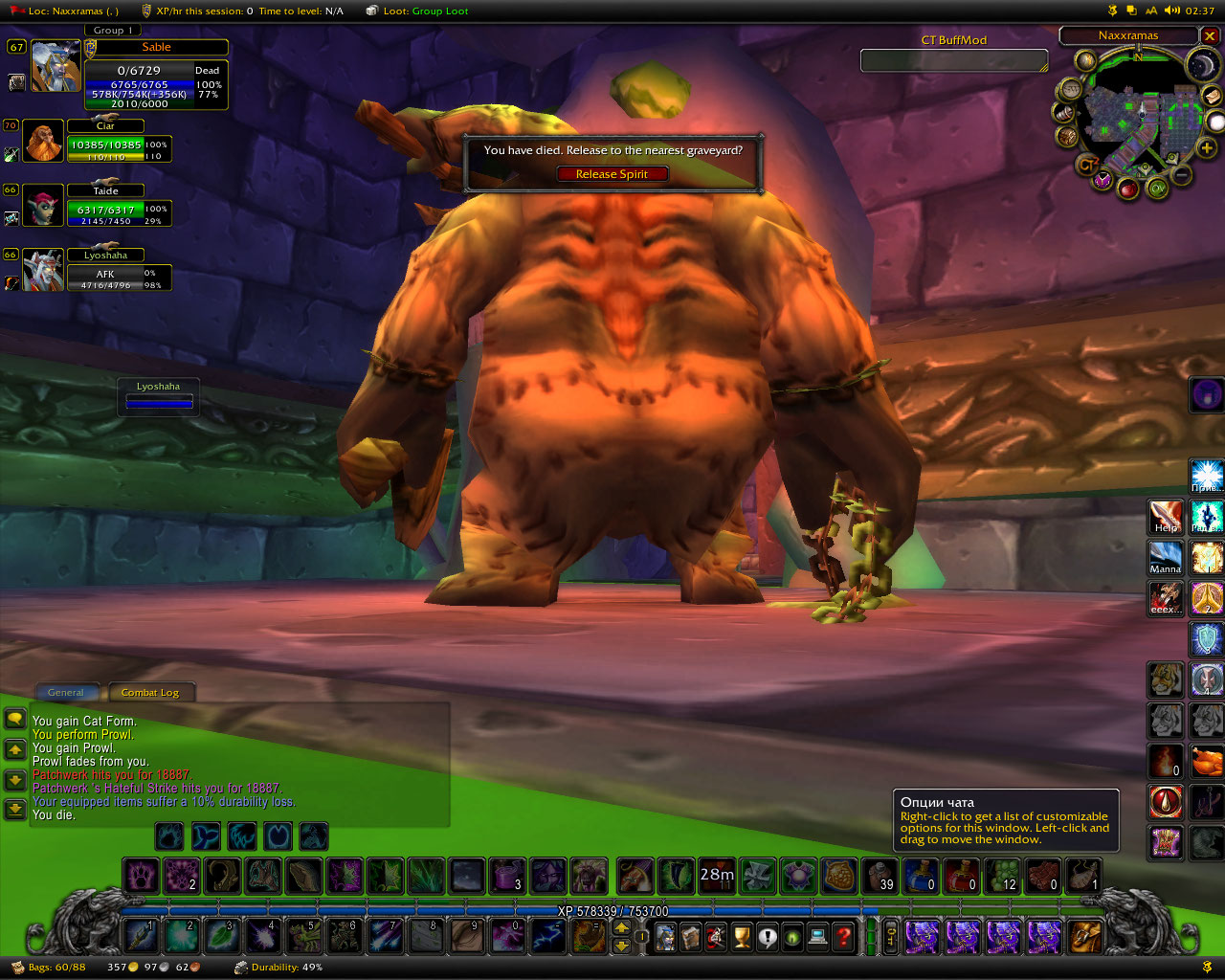The height and width of the screenshot is (980, 1225).
Task: Click the Release Spirit button
Action: pyautogui.click(x=612, y=174)
